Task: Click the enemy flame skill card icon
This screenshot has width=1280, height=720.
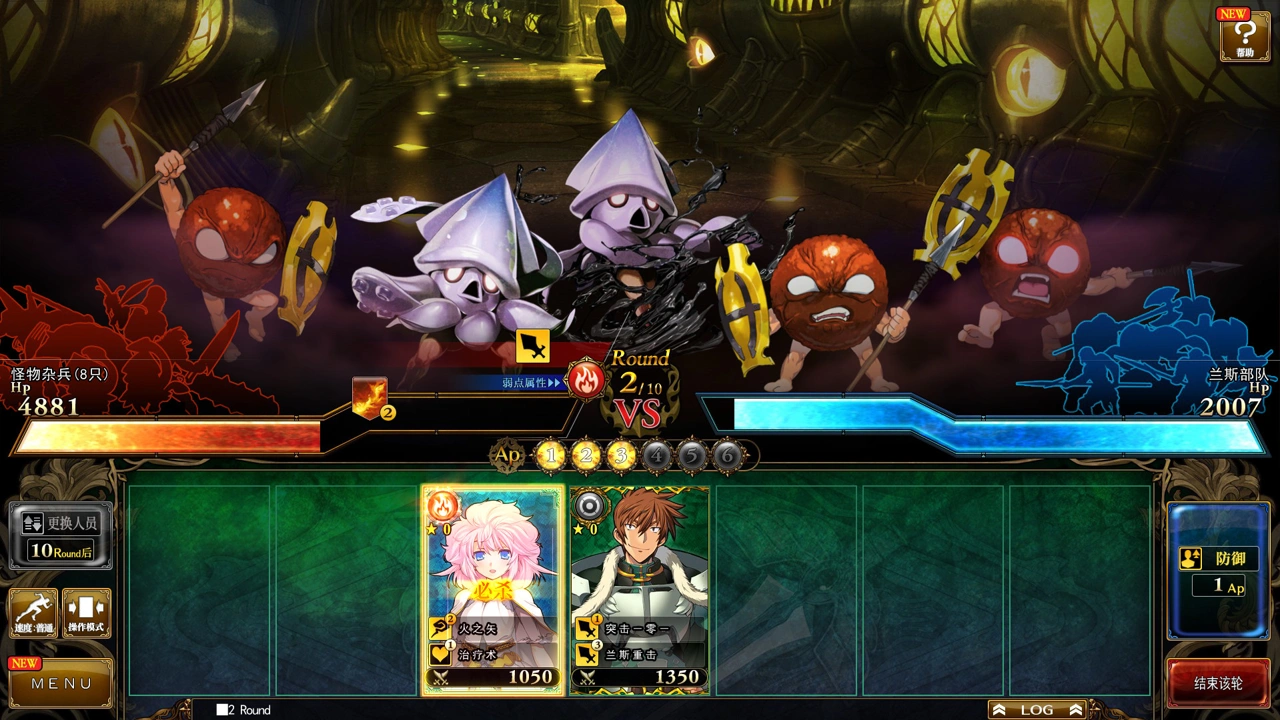Action: click(x=368, y=397)
